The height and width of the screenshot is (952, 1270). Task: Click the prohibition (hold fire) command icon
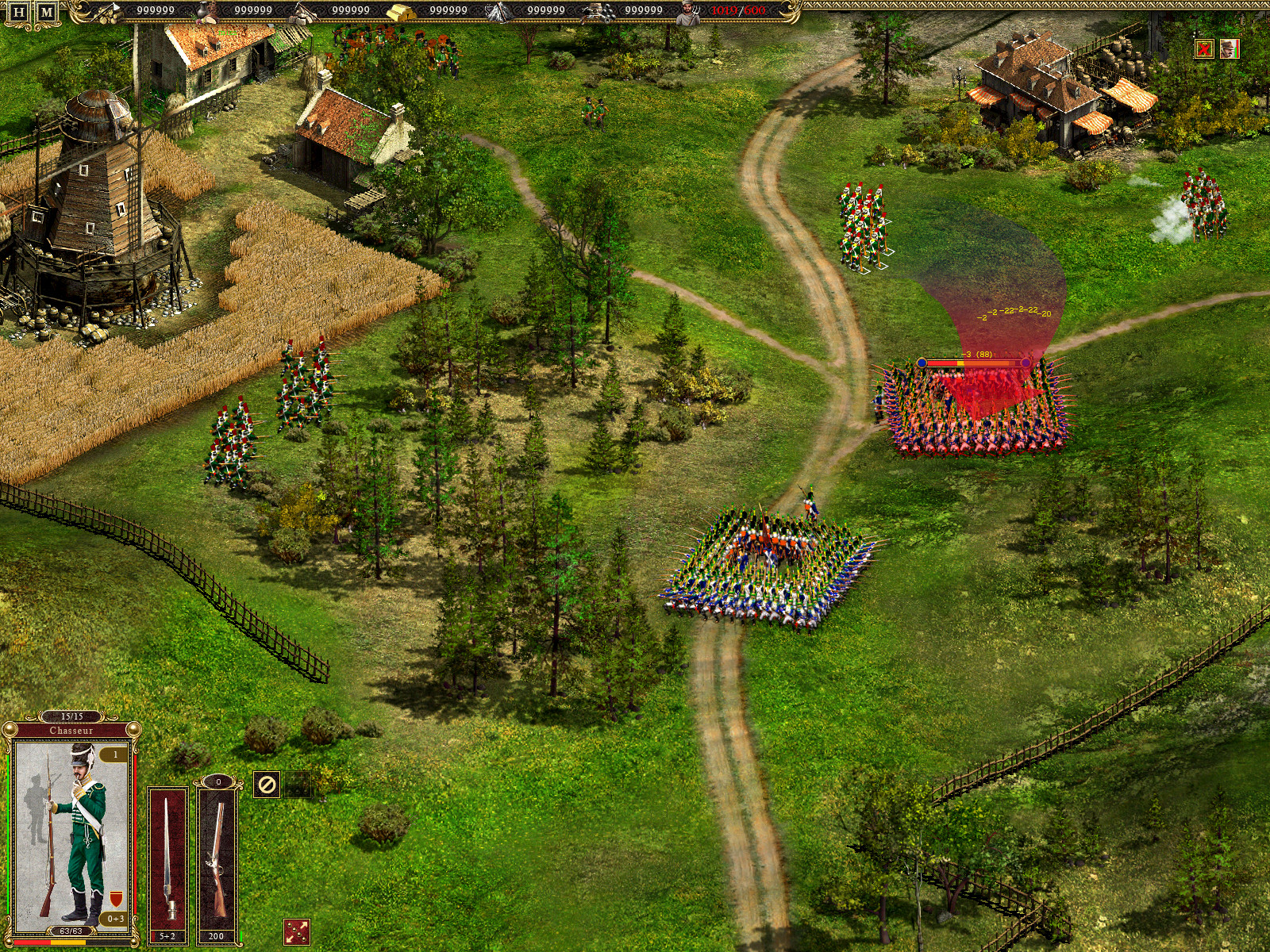(267, 785)
